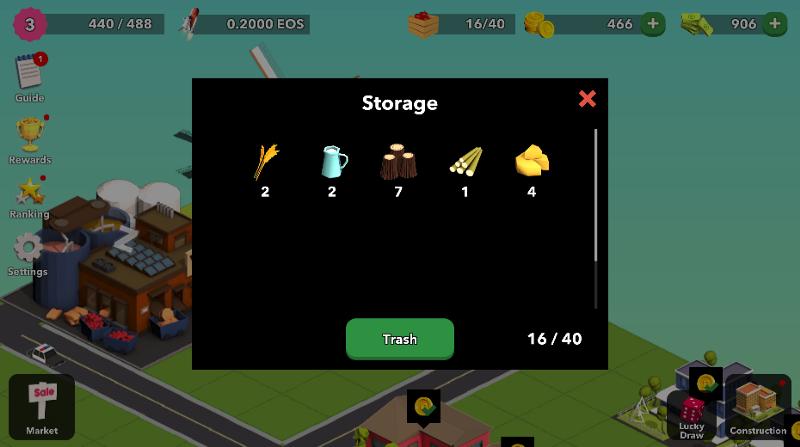Select the wood logs item

(x=398, y=161)
